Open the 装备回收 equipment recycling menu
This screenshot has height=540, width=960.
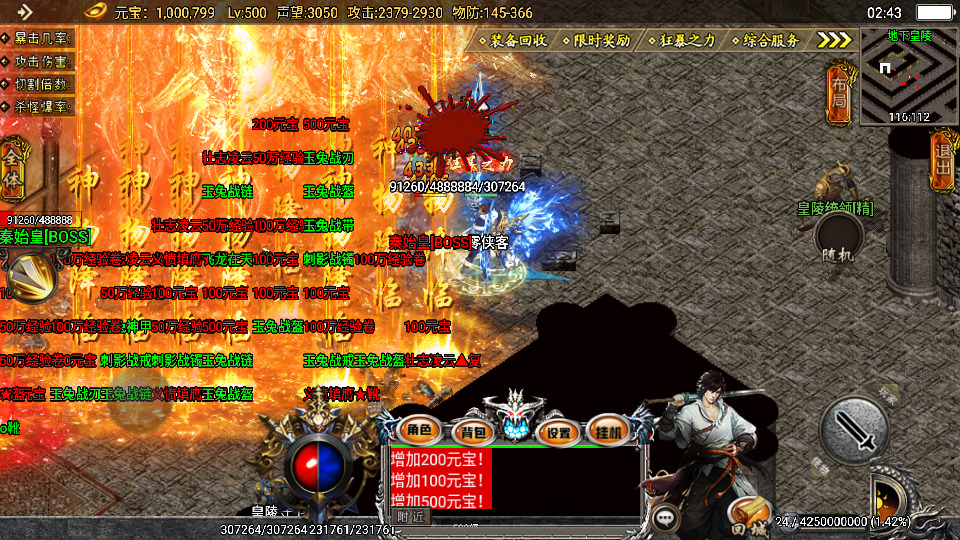[x=515, y=41]
